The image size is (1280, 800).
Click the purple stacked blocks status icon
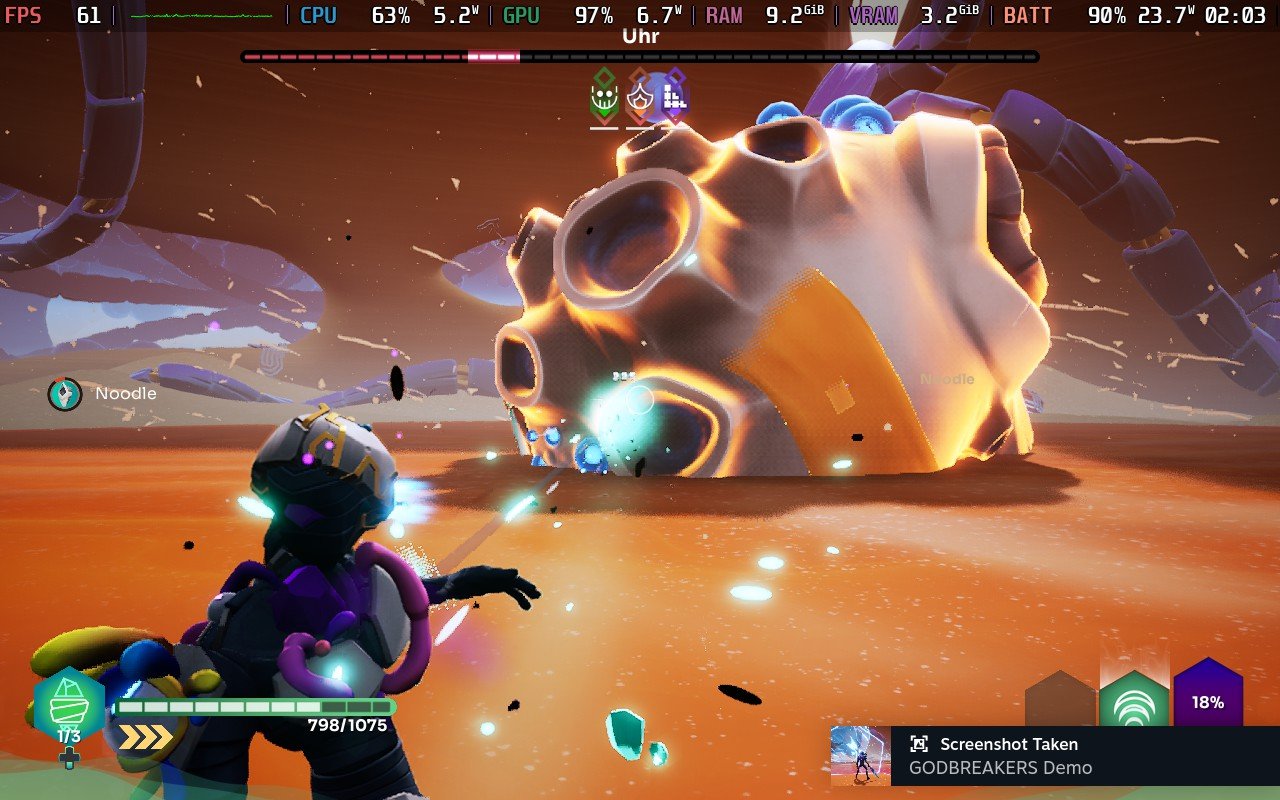click(675, 97)
